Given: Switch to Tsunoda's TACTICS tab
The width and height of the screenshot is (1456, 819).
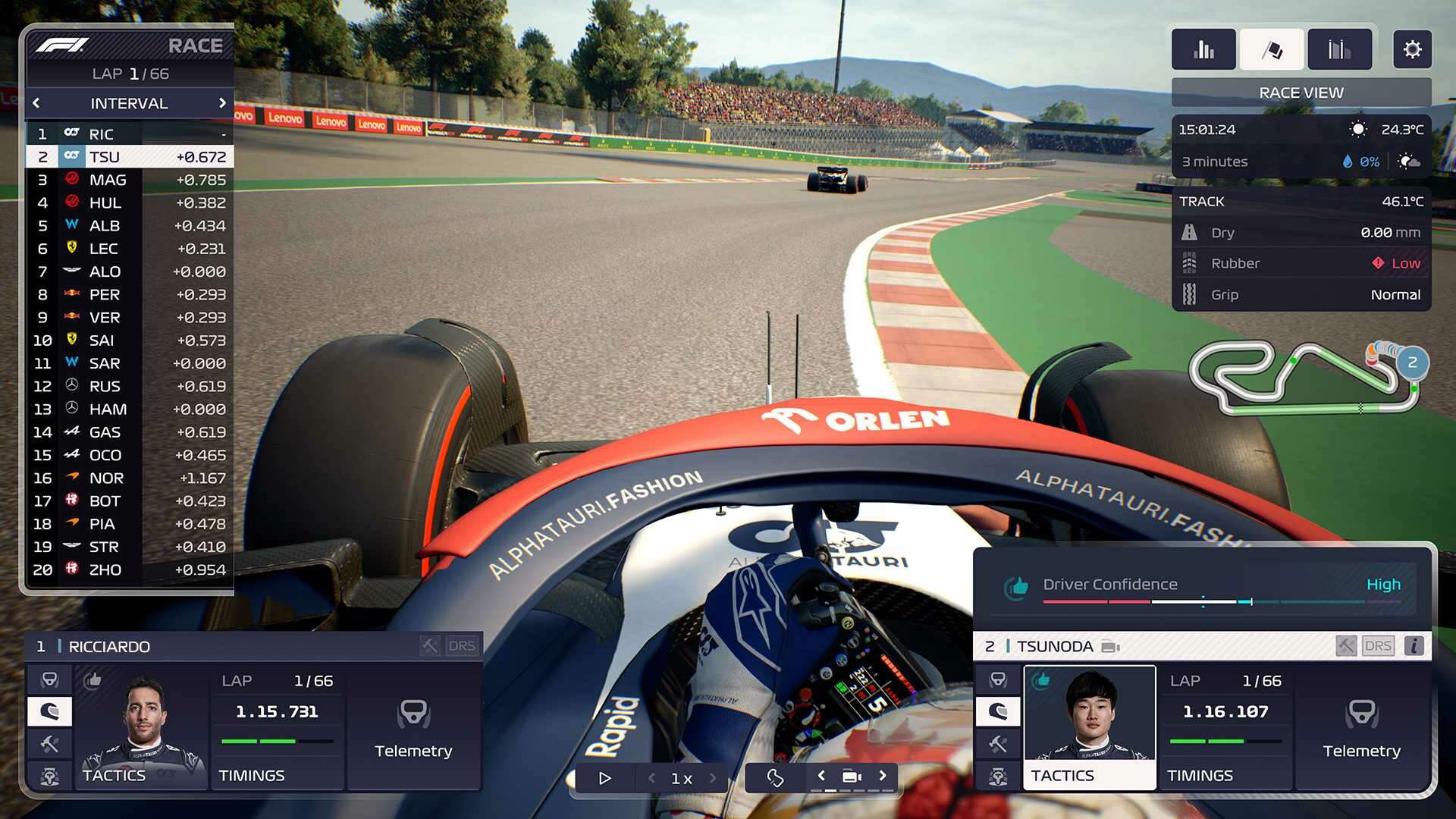Looking at the screenshot, I should click(x=1065, y=775).
